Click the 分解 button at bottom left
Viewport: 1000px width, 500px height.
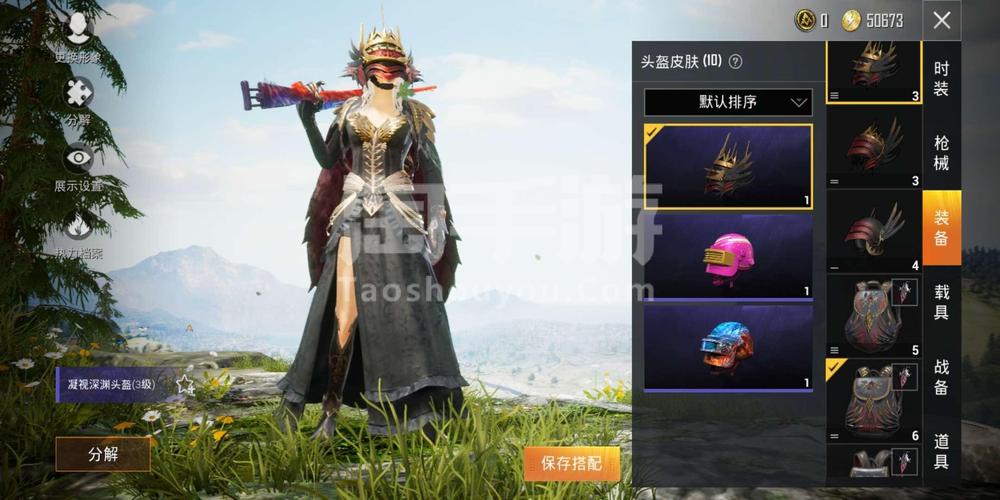click(103, 454)
